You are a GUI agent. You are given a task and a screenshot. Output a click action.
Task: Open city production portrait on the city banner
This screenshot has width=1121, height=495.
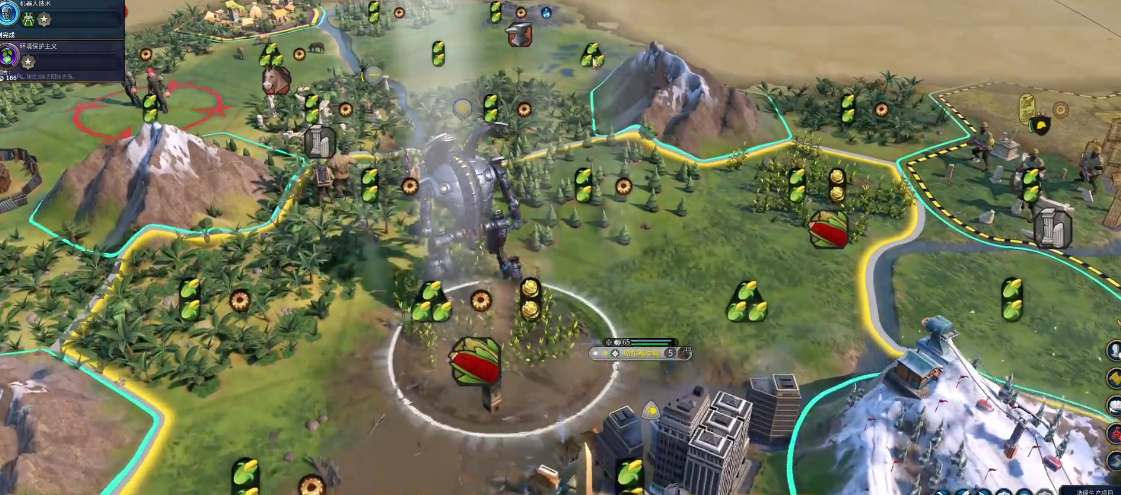(683, 351)
